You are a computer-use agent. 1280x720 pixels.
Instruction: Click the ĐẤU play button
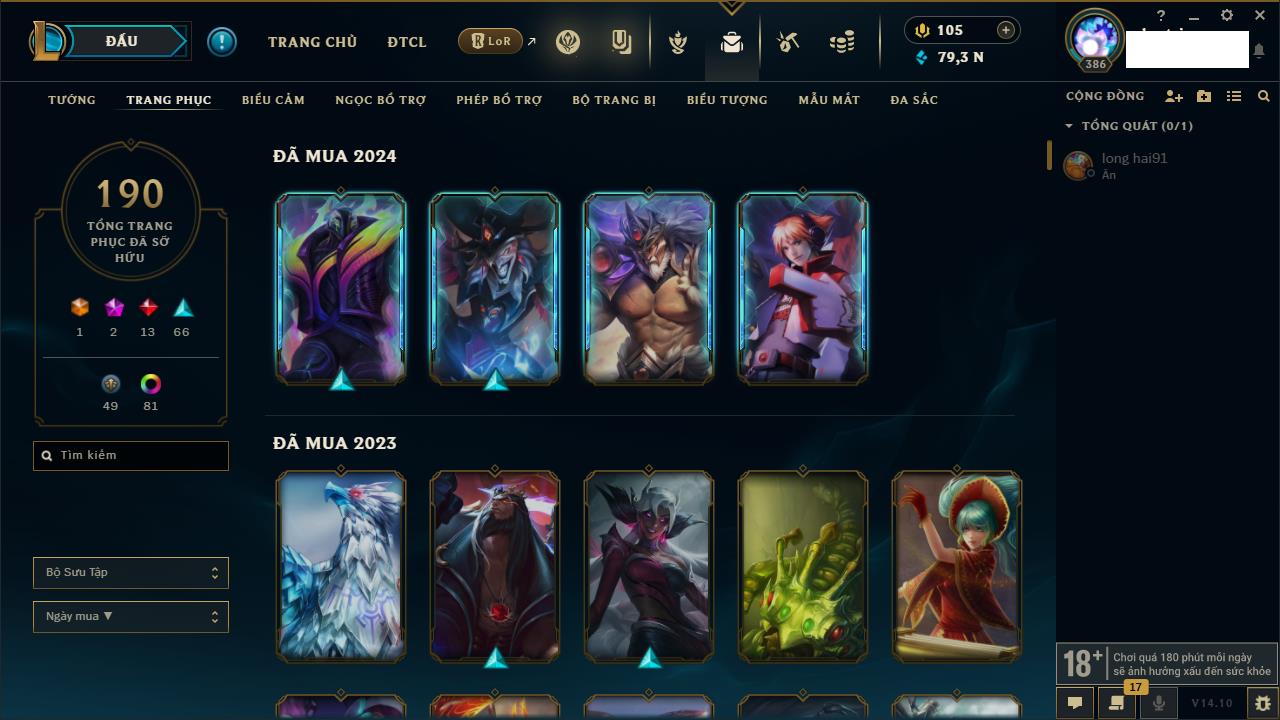(x=121, y=41)
